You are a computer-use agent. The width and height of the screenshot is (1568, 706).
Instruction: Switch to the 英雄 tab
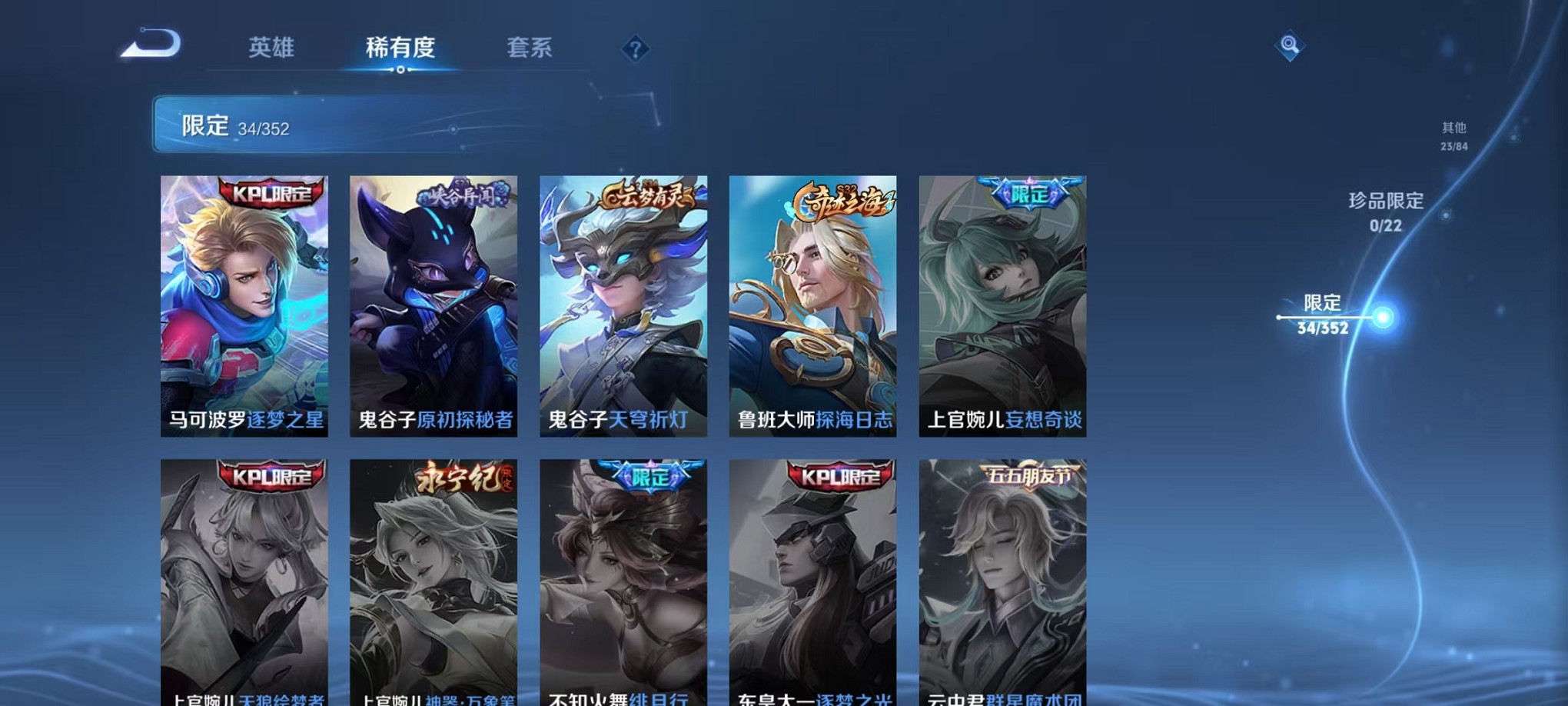click(x=270, y=48)
